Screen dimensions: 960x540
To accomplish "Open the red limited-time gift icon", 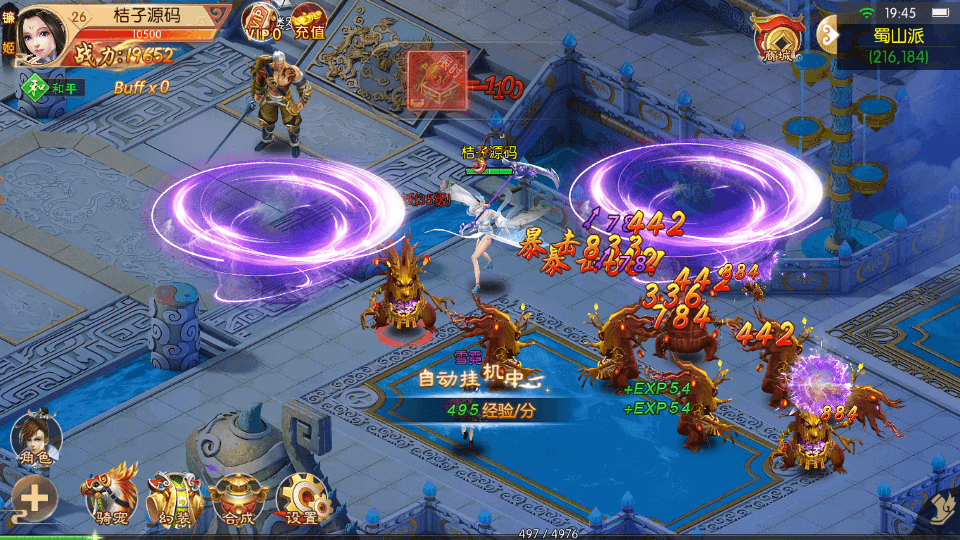I will coord(437,79).
